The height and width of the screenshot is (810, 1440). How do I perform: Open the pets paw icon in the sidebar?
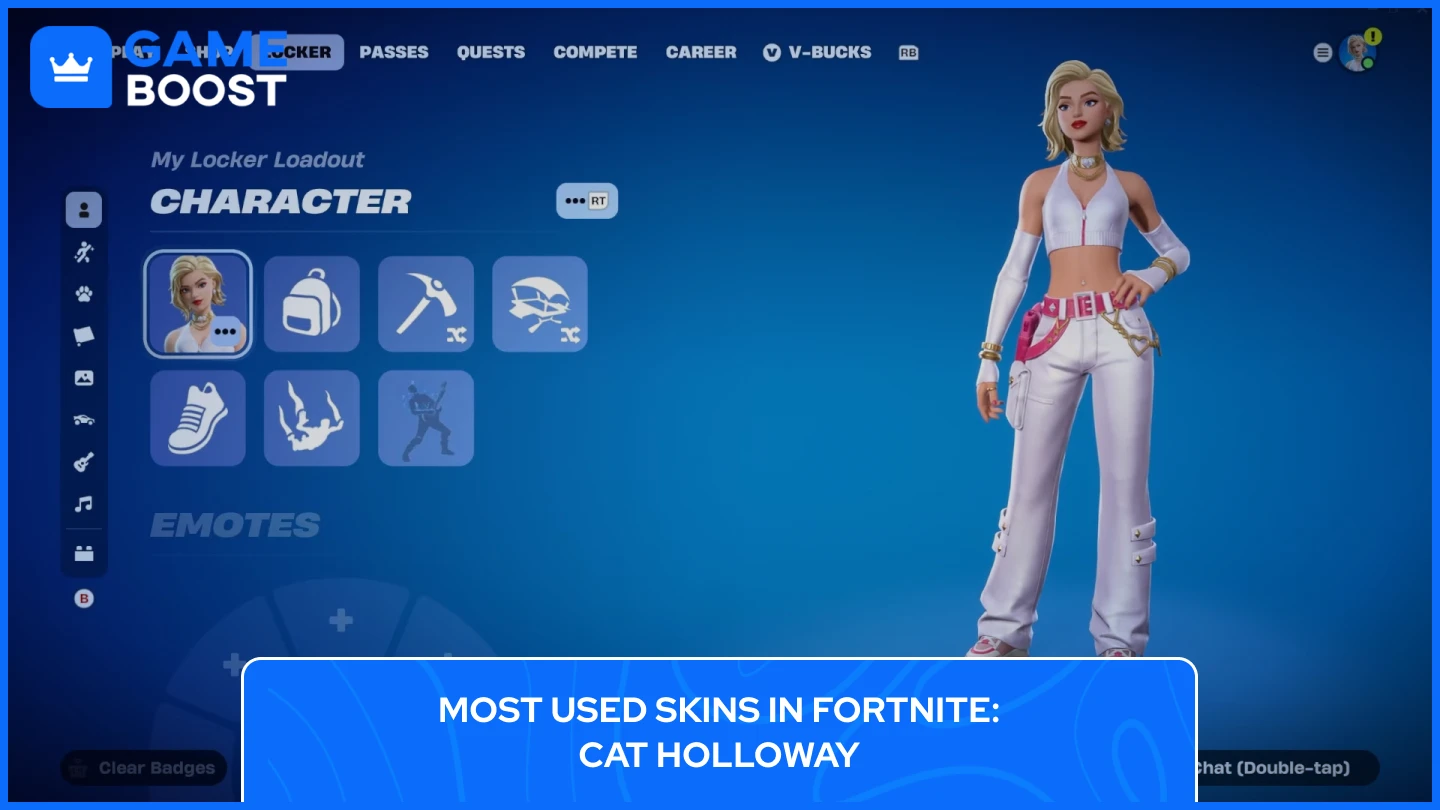pyautogui.click(x=84, y=293)
